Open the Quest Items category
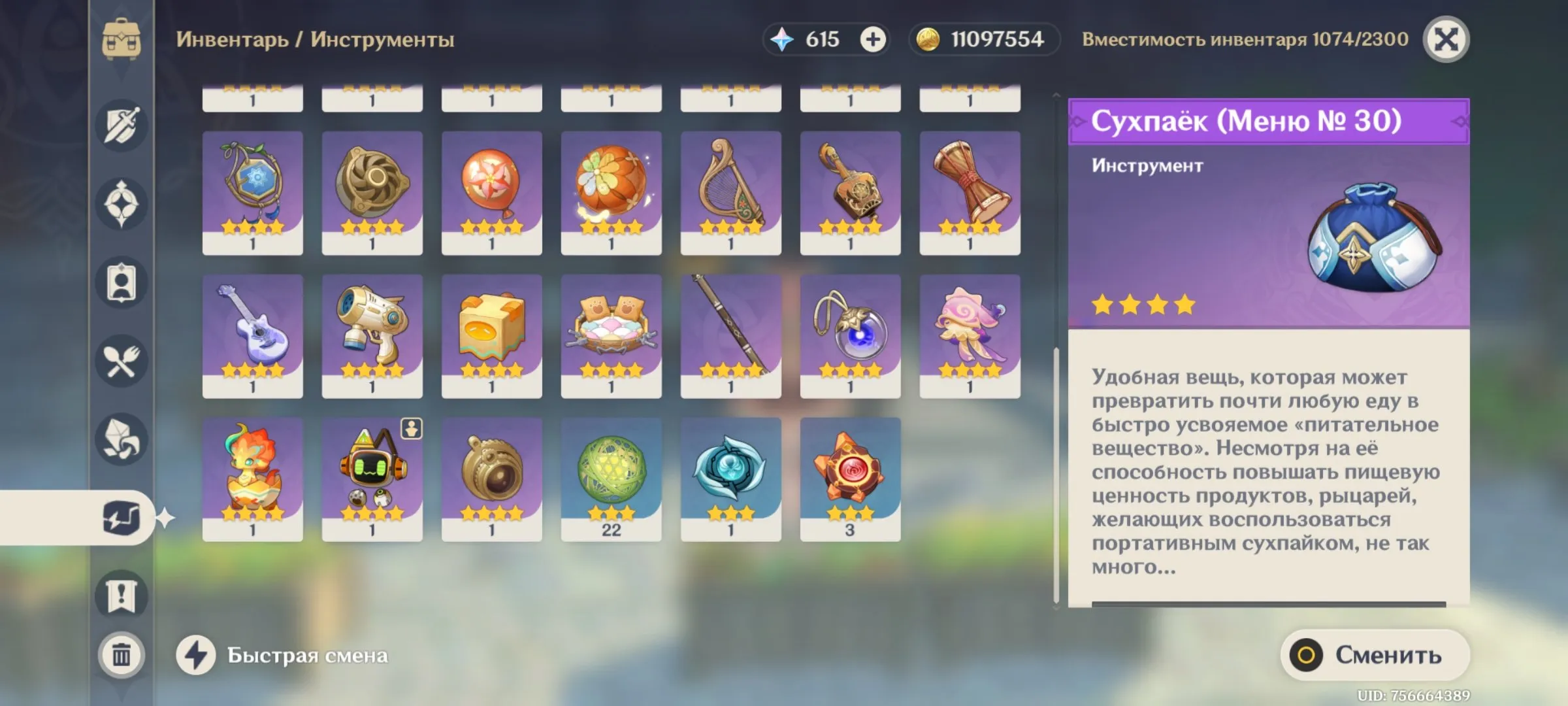 tap(122, 592)
